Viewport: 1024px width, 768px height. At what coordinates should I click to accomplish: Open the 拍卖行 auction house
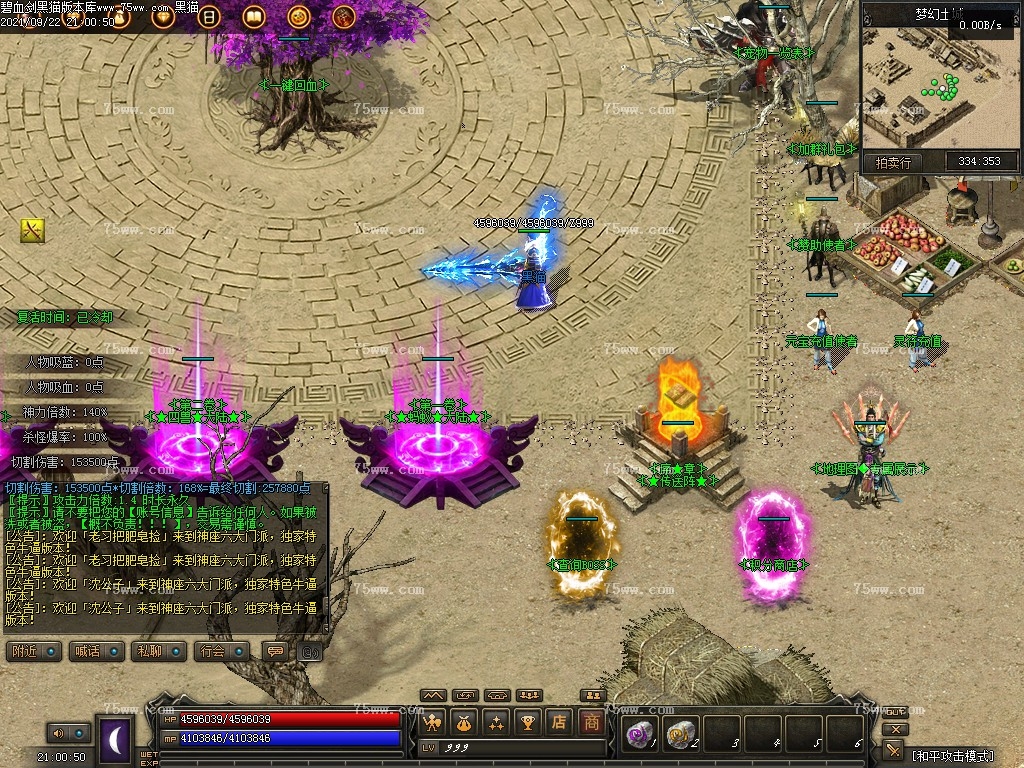(x=893, y=162)
